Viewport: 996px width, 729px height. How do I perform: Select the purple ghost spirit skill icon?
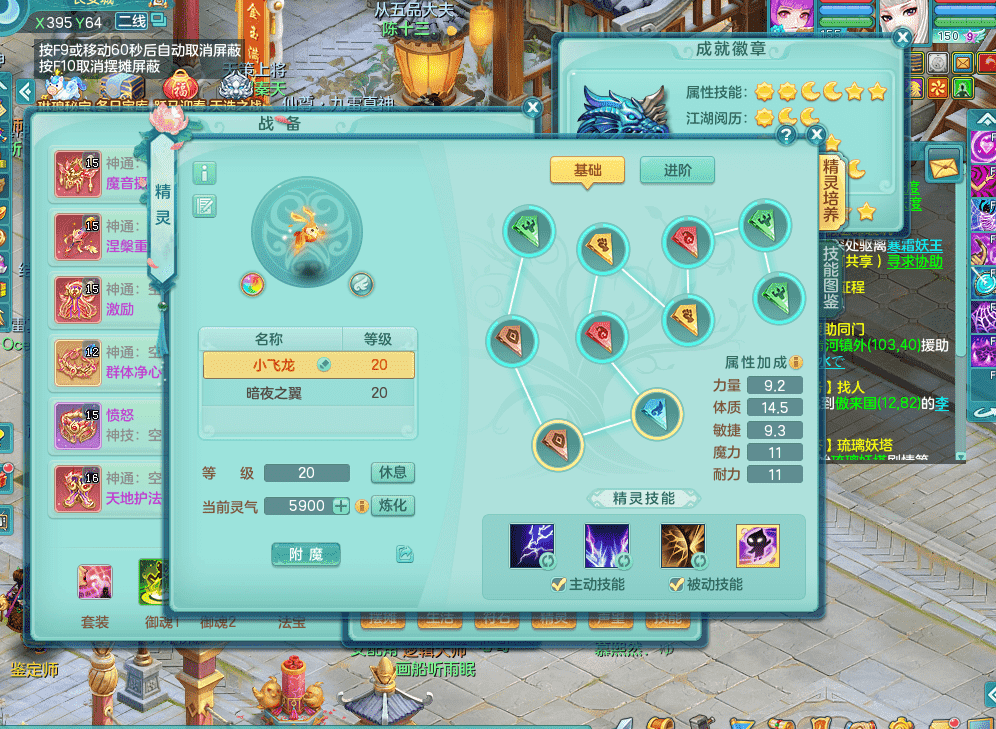tap(758, 546)
